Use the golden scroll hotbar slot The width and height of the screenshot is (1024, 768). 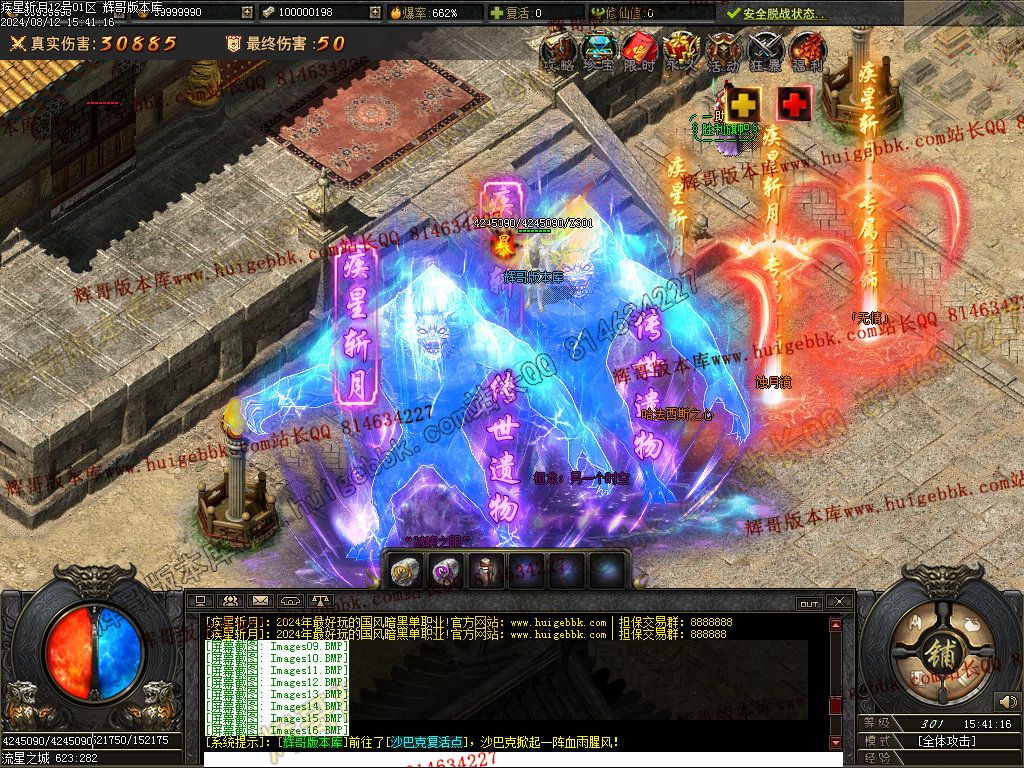click(x=406, y=571)
